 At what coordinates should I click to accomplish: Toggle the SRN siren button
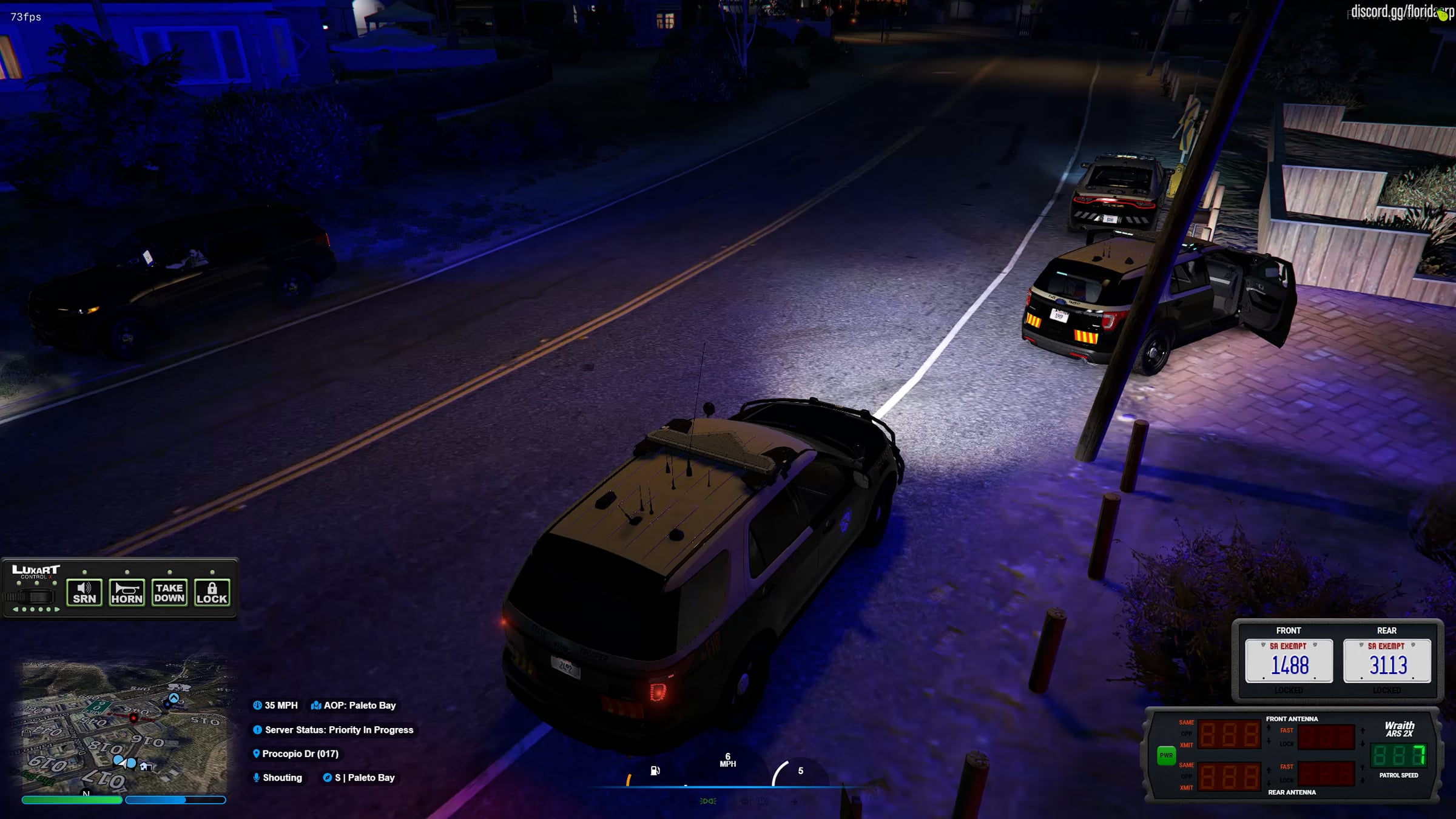84,593
